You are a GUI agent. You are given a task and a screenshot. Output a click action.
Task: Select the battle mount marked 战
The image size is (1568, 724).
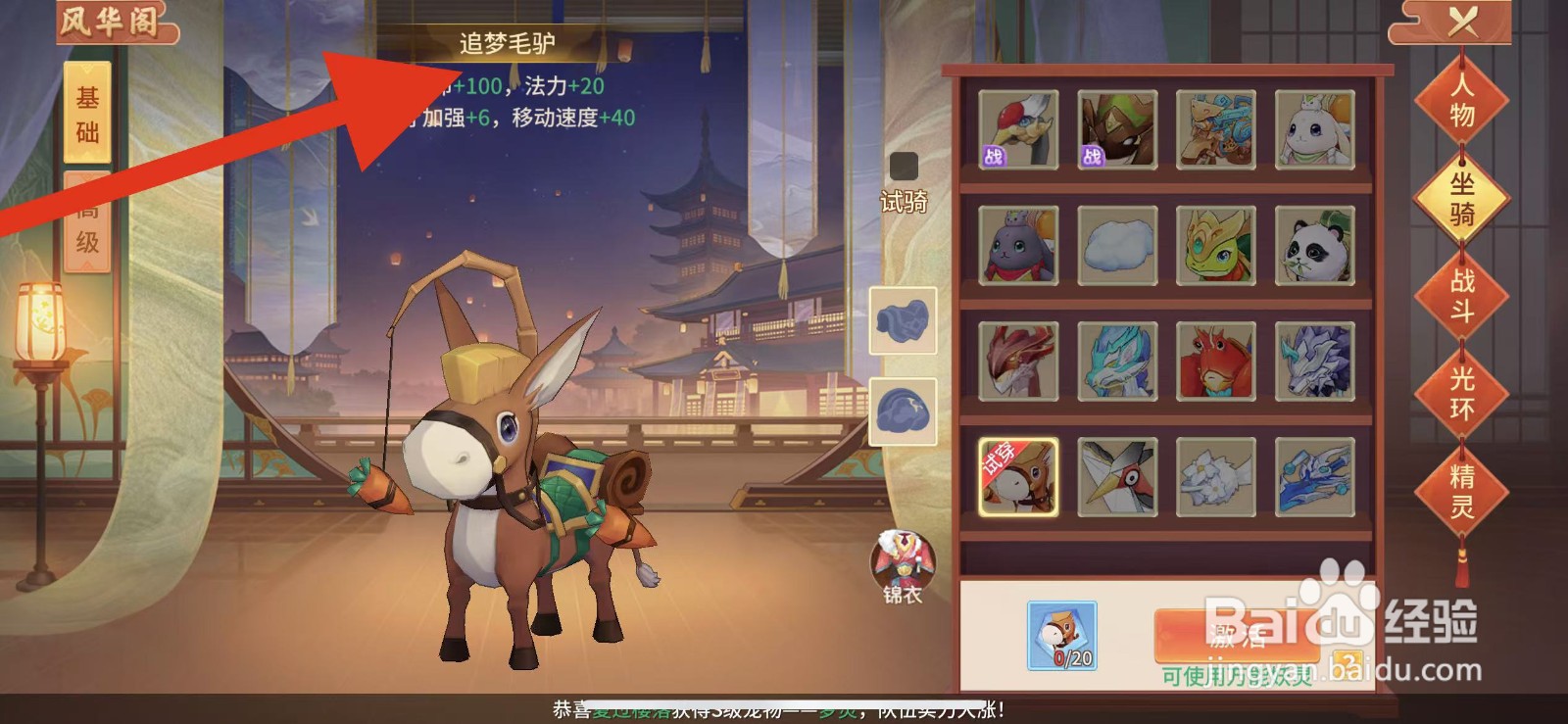click(x=1019, y=127)
